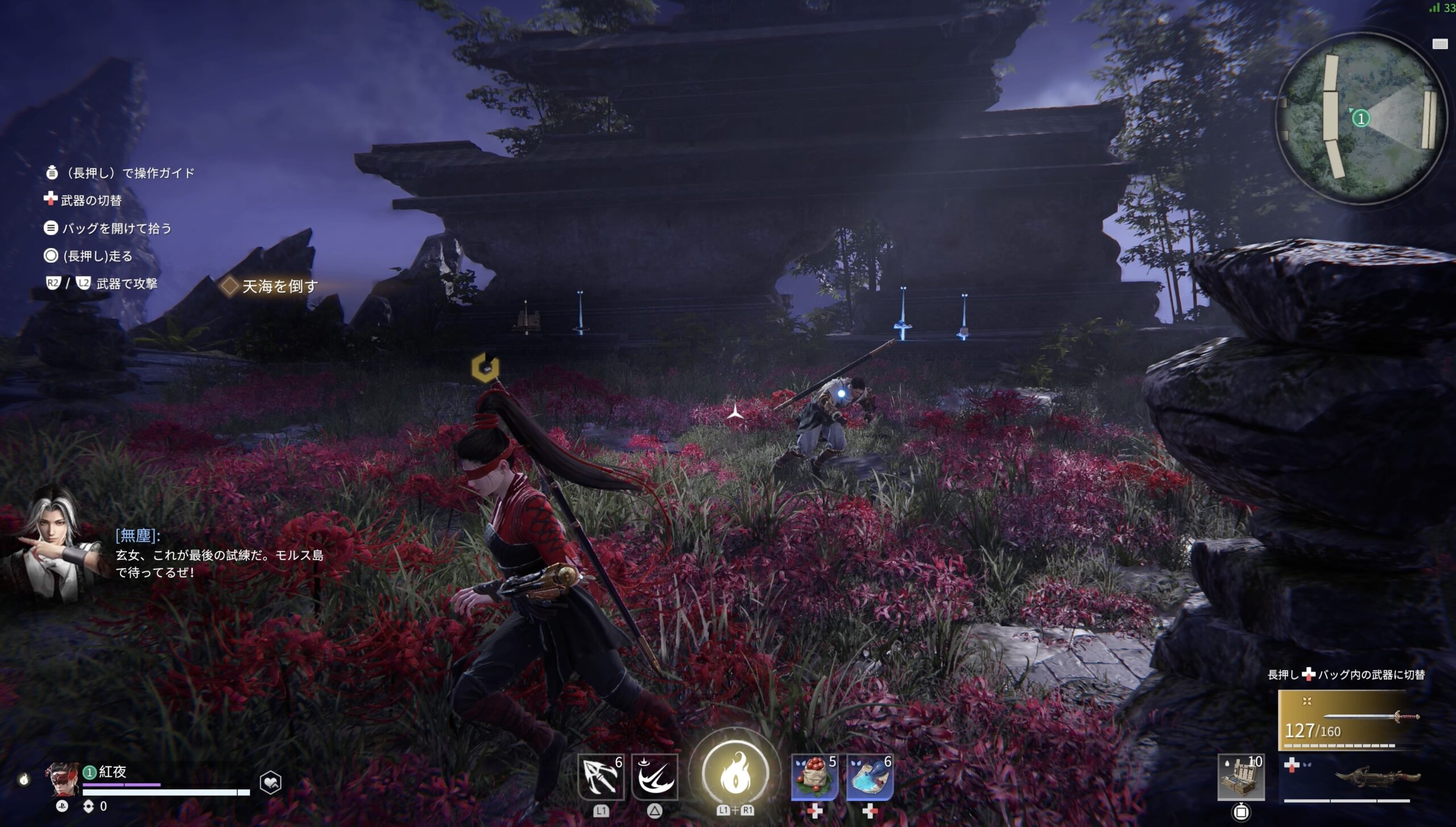Viewport: 1456px width, 827px height.
Task: Select the grappling hook item slot
Action: coord(601,777)
